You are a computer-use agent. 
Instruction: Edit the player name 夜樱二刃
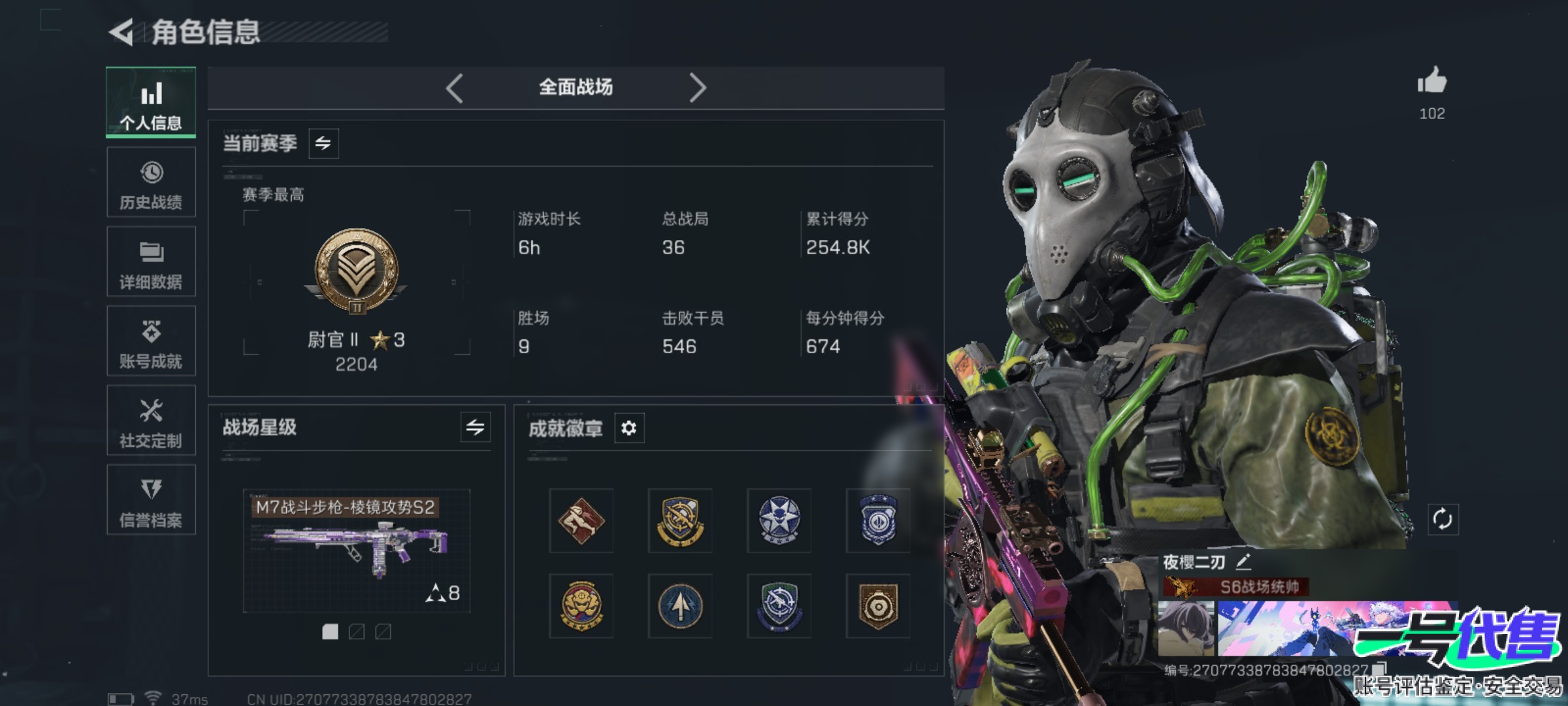click(x=1243, y=562)
